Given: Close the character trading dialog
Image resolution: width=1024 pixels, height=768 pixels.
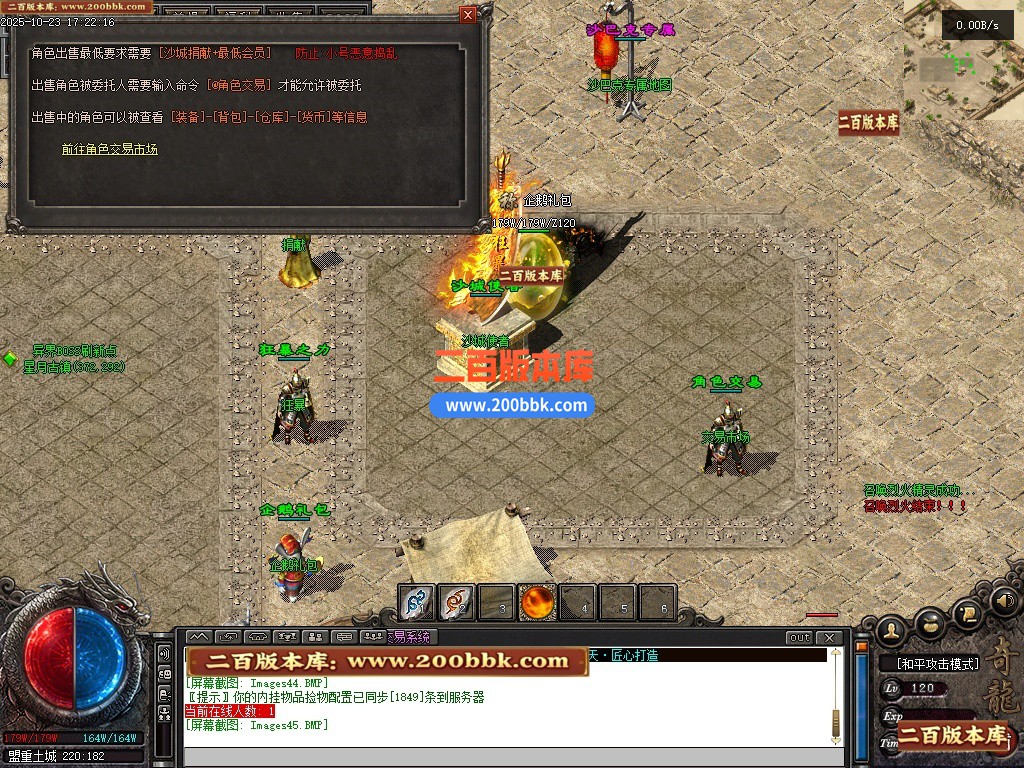Looking at the screenshot, I should click(468, 15).
